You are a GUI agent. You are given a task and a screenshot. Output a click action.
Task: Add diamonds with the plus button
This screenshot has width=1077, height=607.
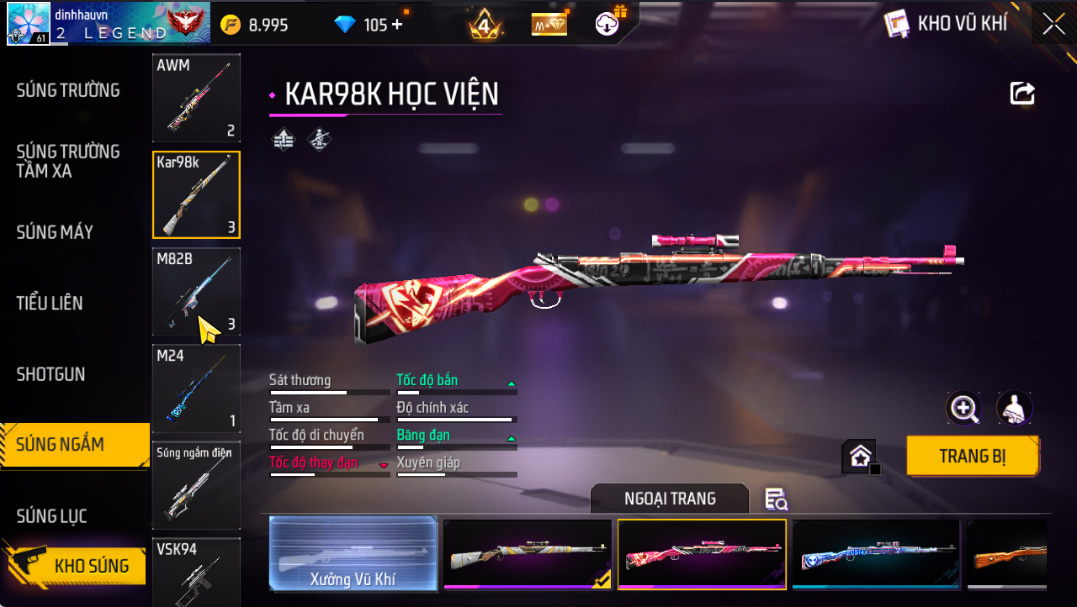coord(397,24)
